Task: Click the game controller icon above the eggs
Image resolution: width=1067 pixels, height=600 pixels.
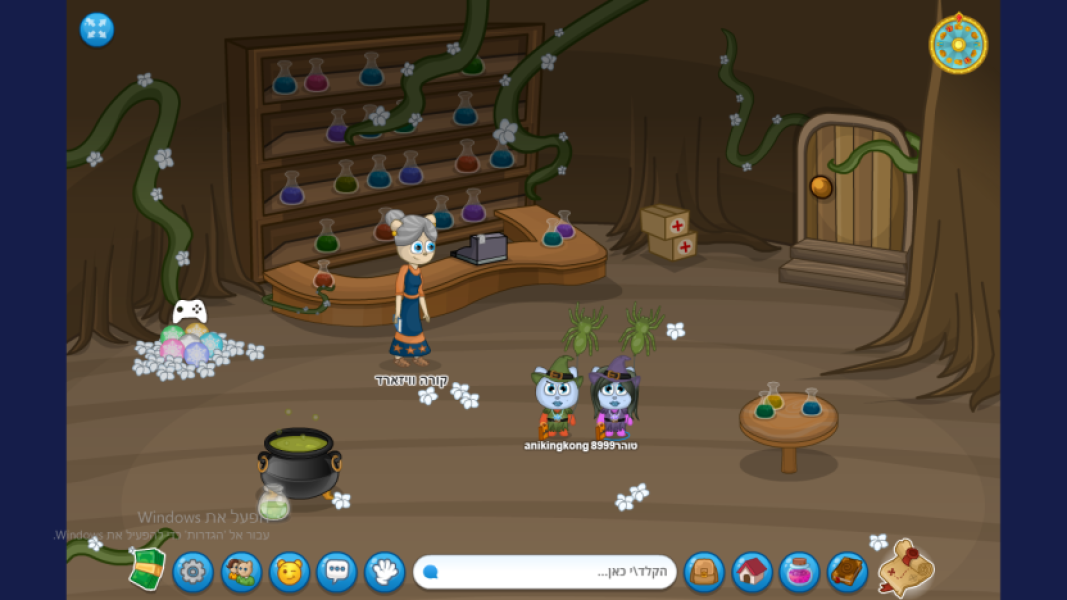Action: pyautogui.click(x=190, y=311)
